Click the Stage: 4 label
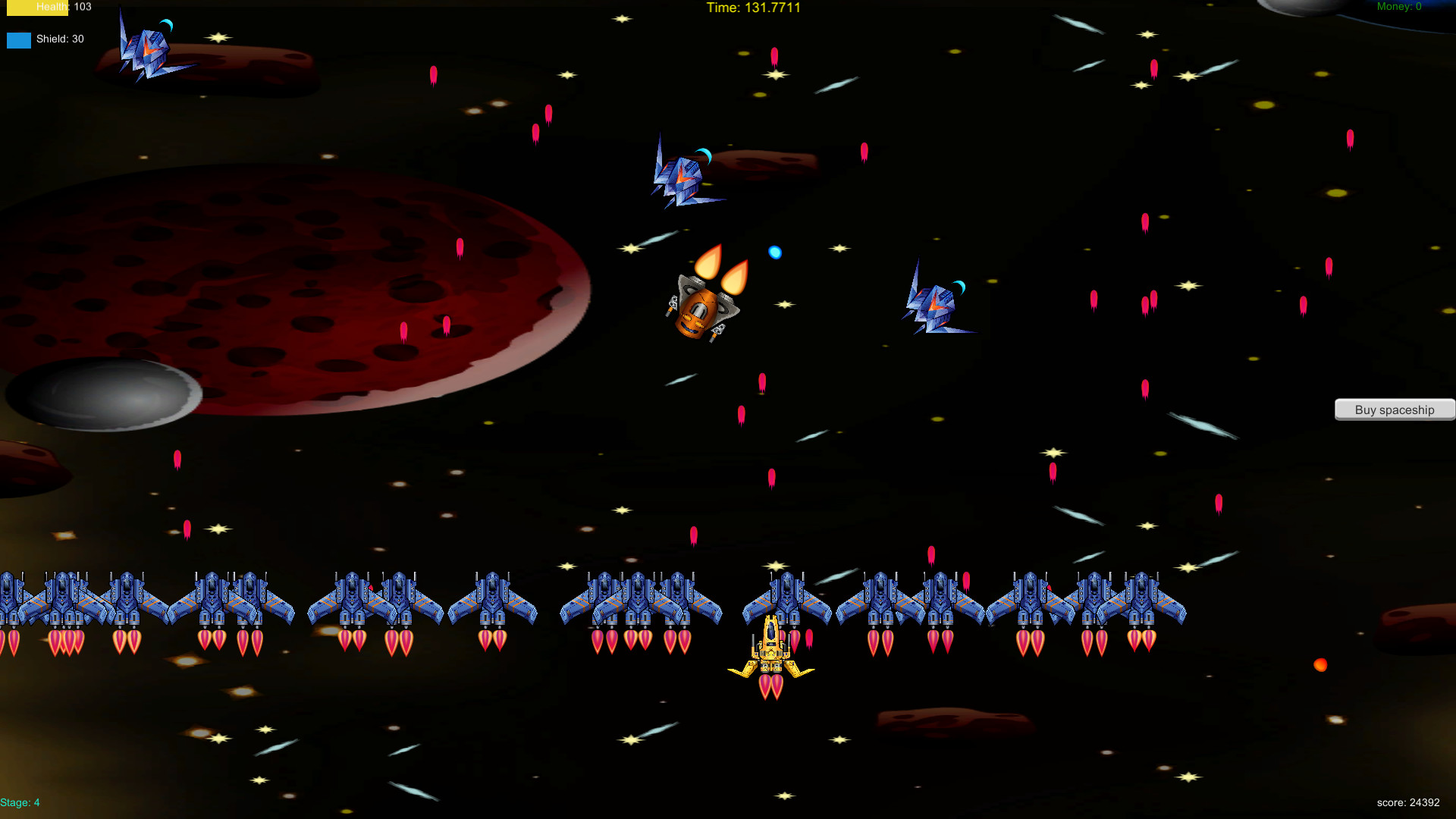This screenshot has height=819, width=1456. coord(21,802)
